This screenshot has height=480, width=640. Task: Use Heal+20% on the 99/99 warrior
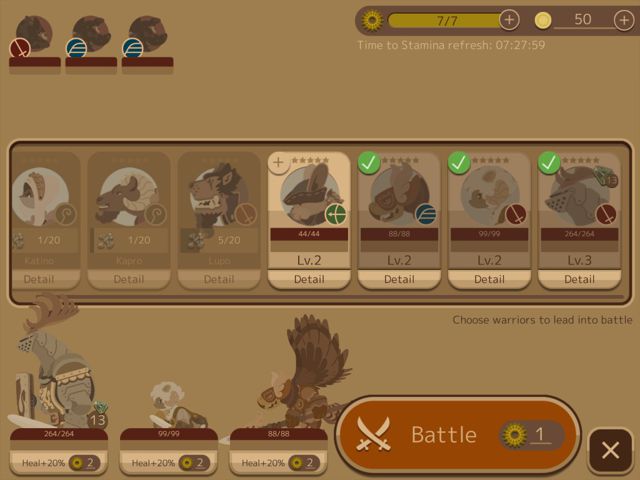pos(169,463)
